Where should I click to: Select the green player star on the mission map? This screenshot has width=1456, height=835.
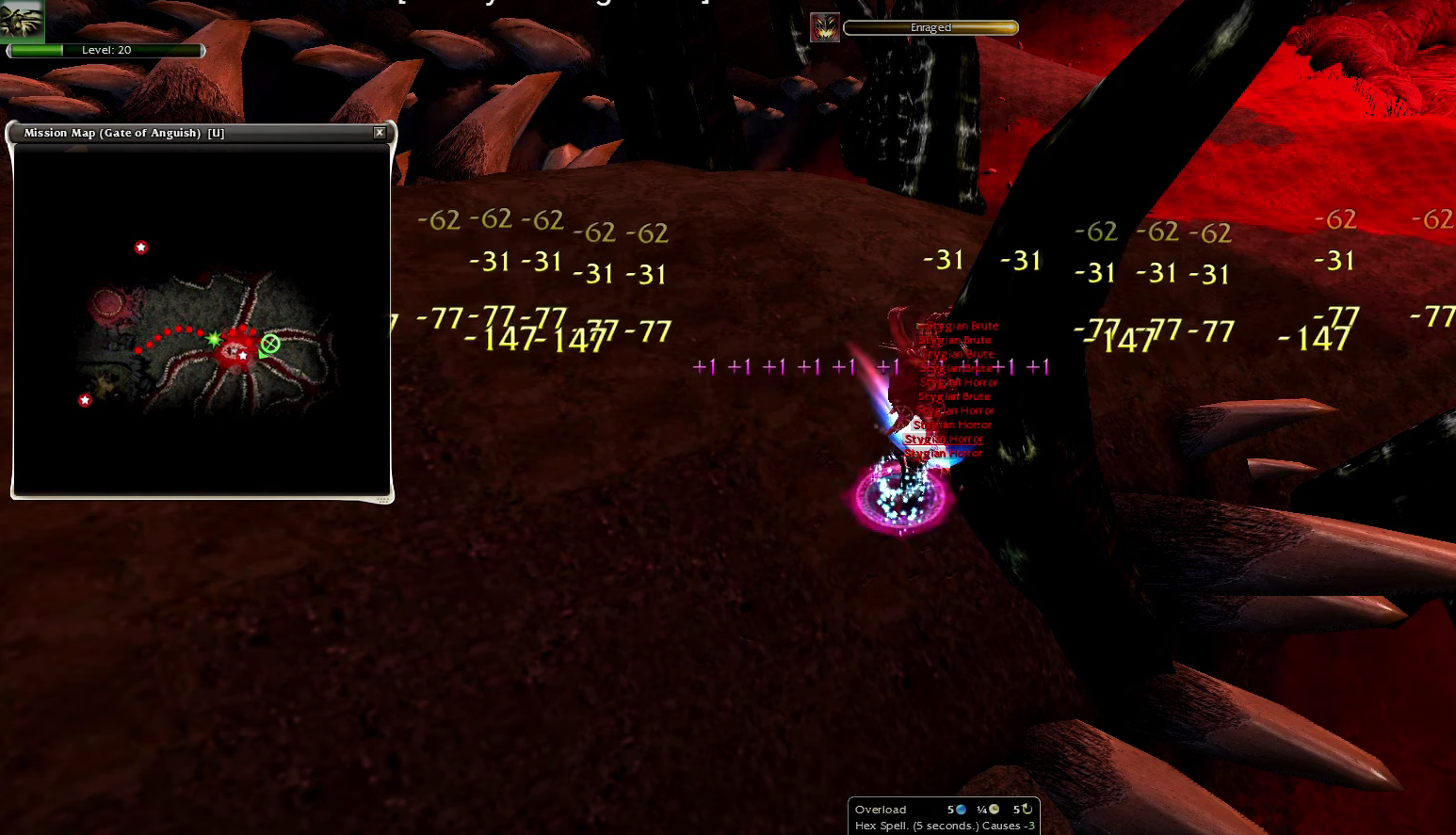tap(215, 339)
